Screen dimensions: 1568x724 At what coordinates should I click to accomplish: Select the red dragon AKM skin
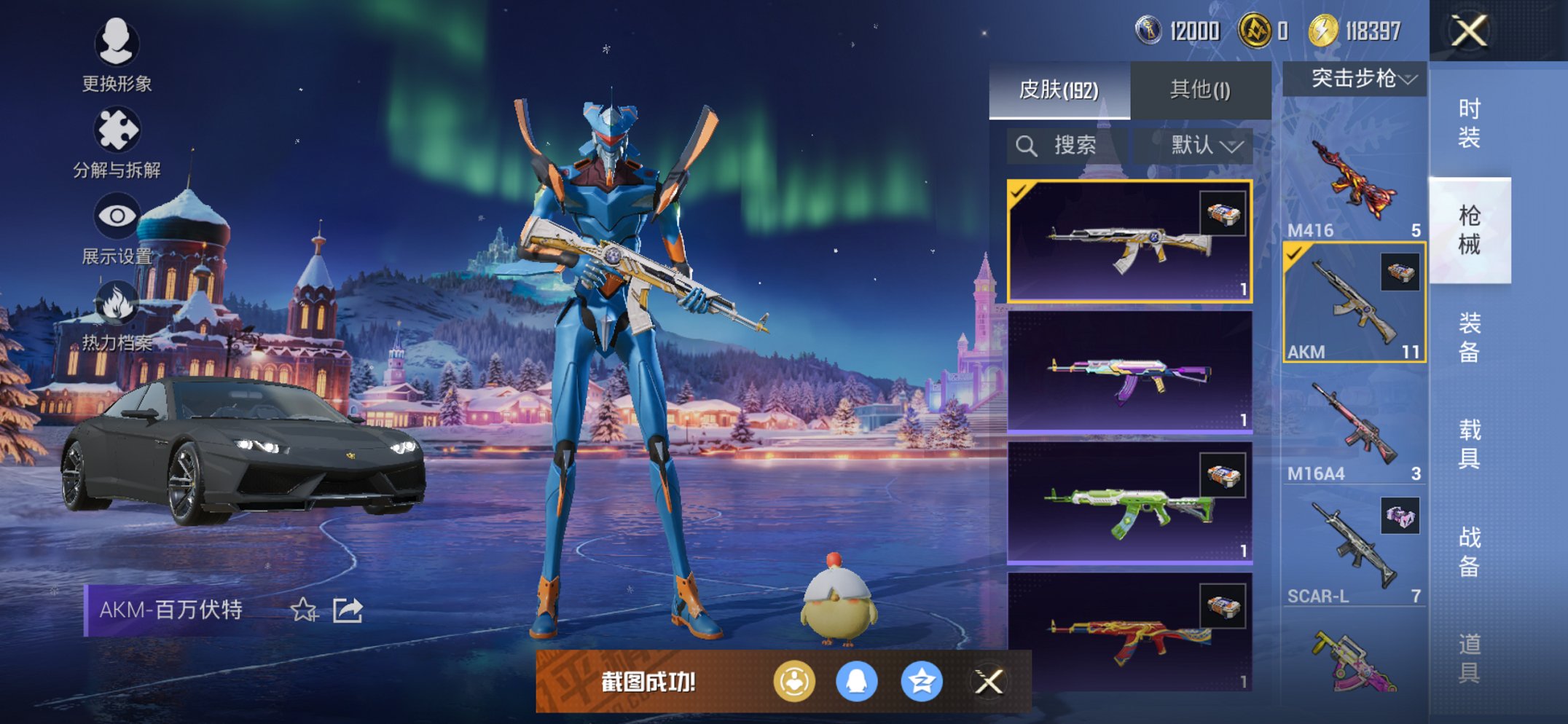(1129, 632)
